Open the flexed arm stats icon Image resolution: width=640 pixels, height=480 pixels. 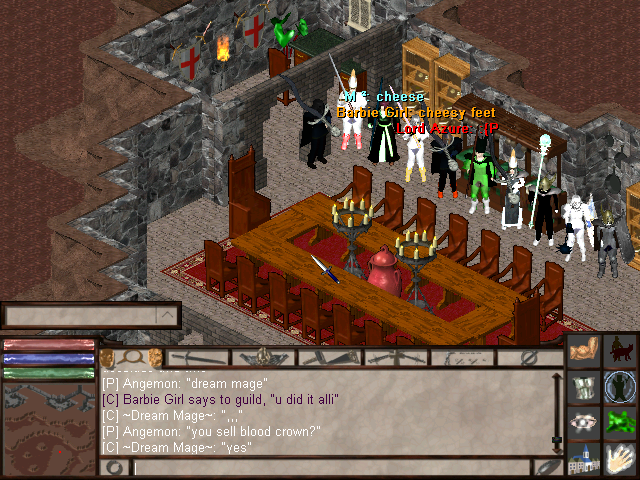584,351
